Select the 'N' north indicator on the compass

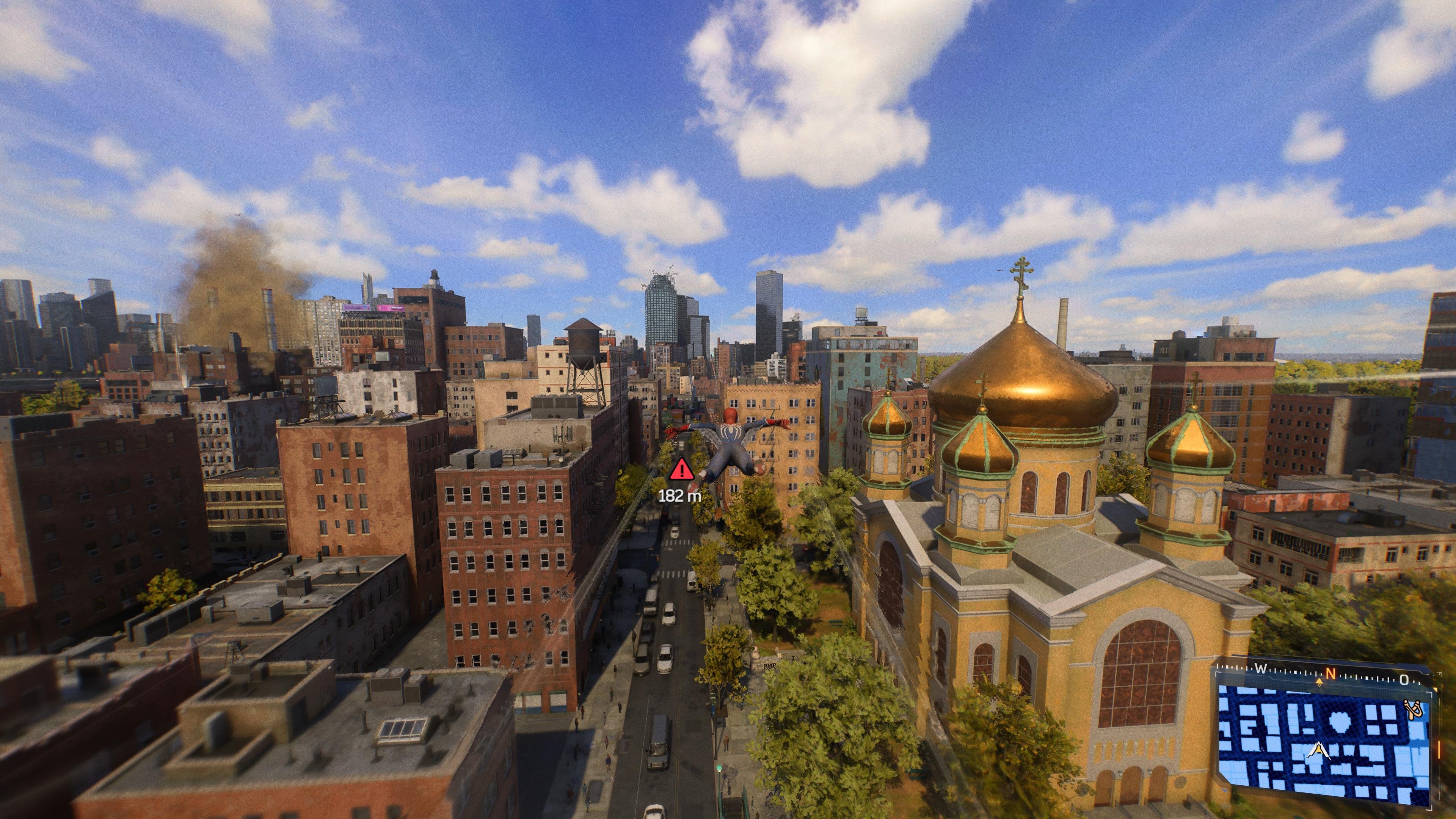pyautogui.click(x=1330, y=674)
